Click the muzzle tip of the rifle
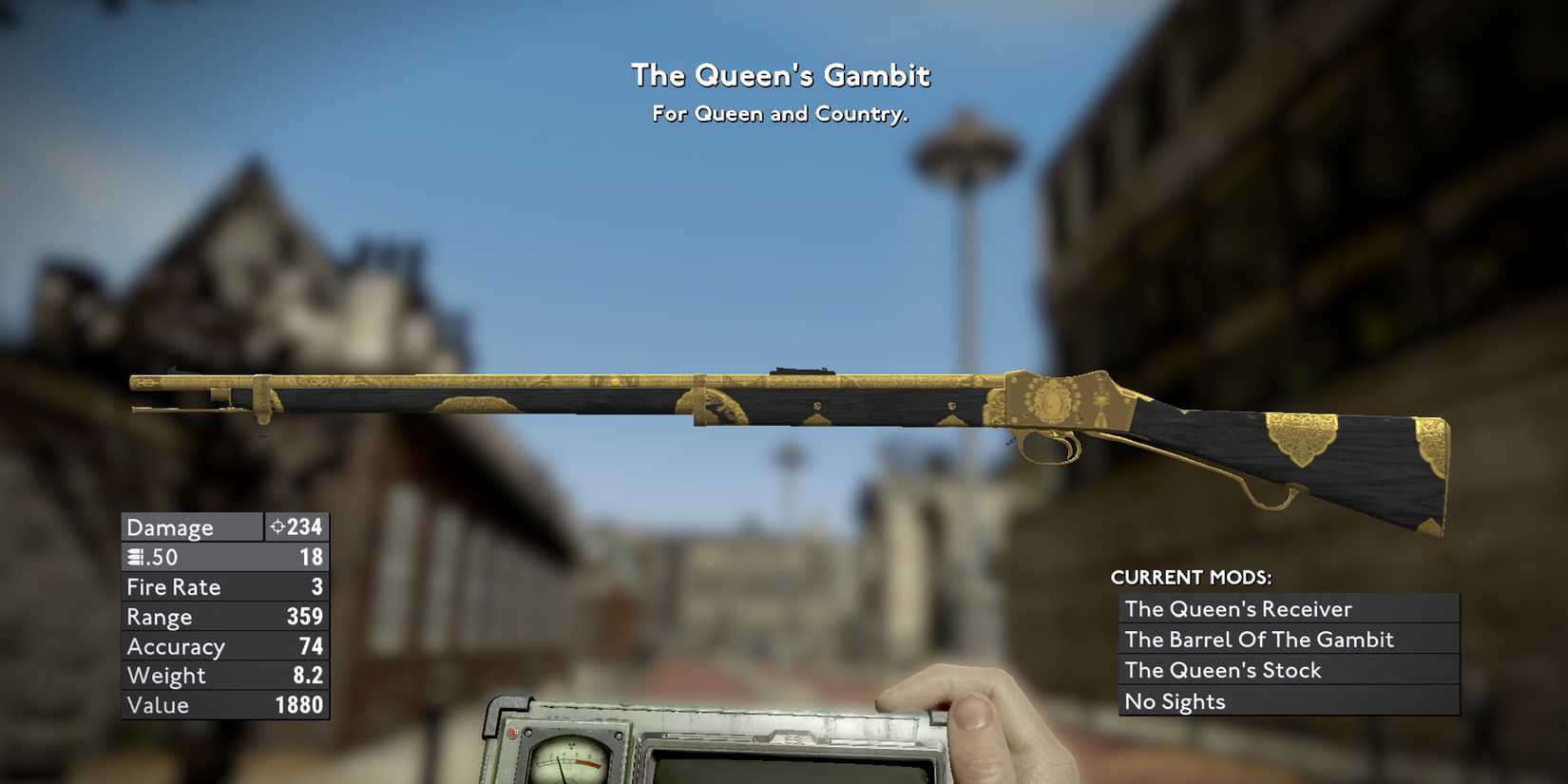Viewport: 1568px width, 784px height. [133, 382]
